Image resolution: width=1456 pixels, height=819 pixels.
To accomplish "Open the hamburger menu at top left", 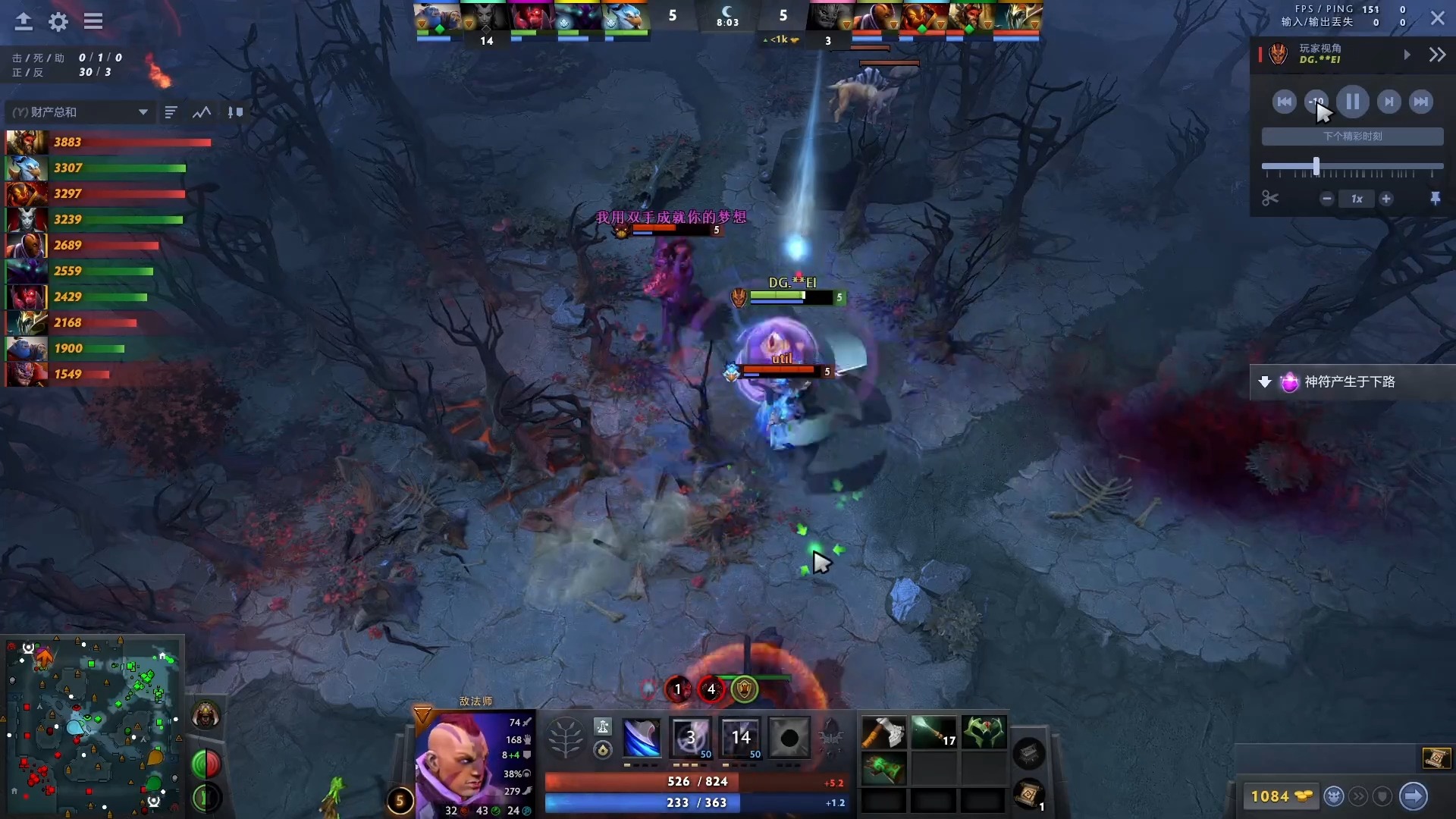I will click(93, 22).
